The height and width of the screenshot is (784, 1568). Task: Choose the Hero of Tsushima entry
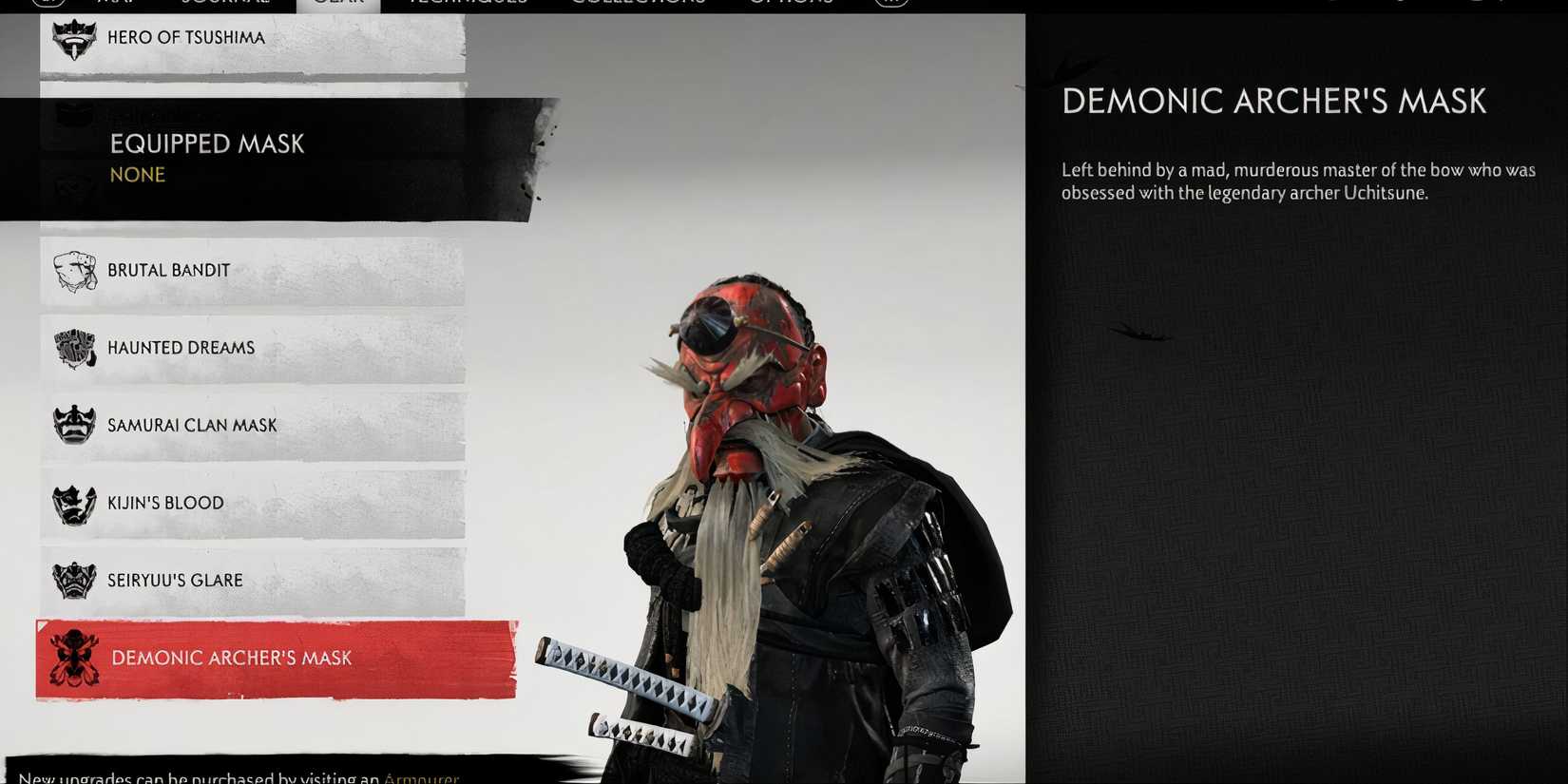pyautogui.click(x=190, y=37)
